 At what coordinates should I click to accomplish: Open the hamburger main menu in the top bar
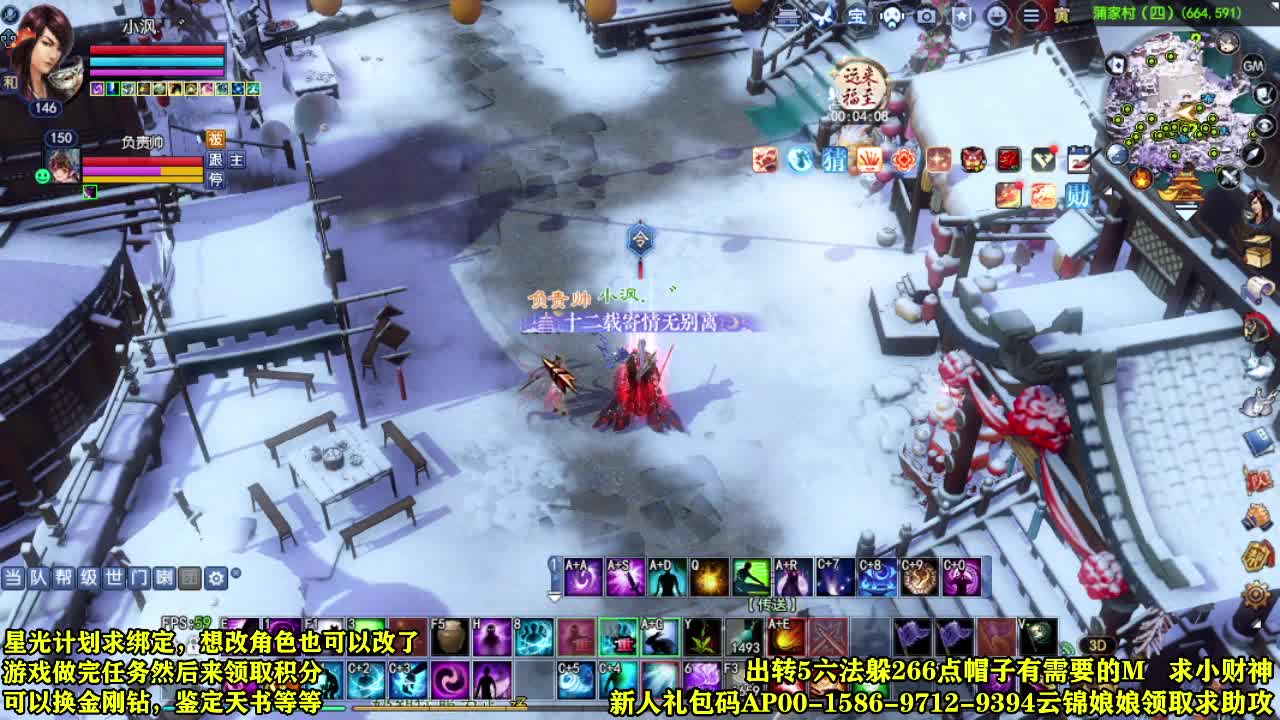1030,16
